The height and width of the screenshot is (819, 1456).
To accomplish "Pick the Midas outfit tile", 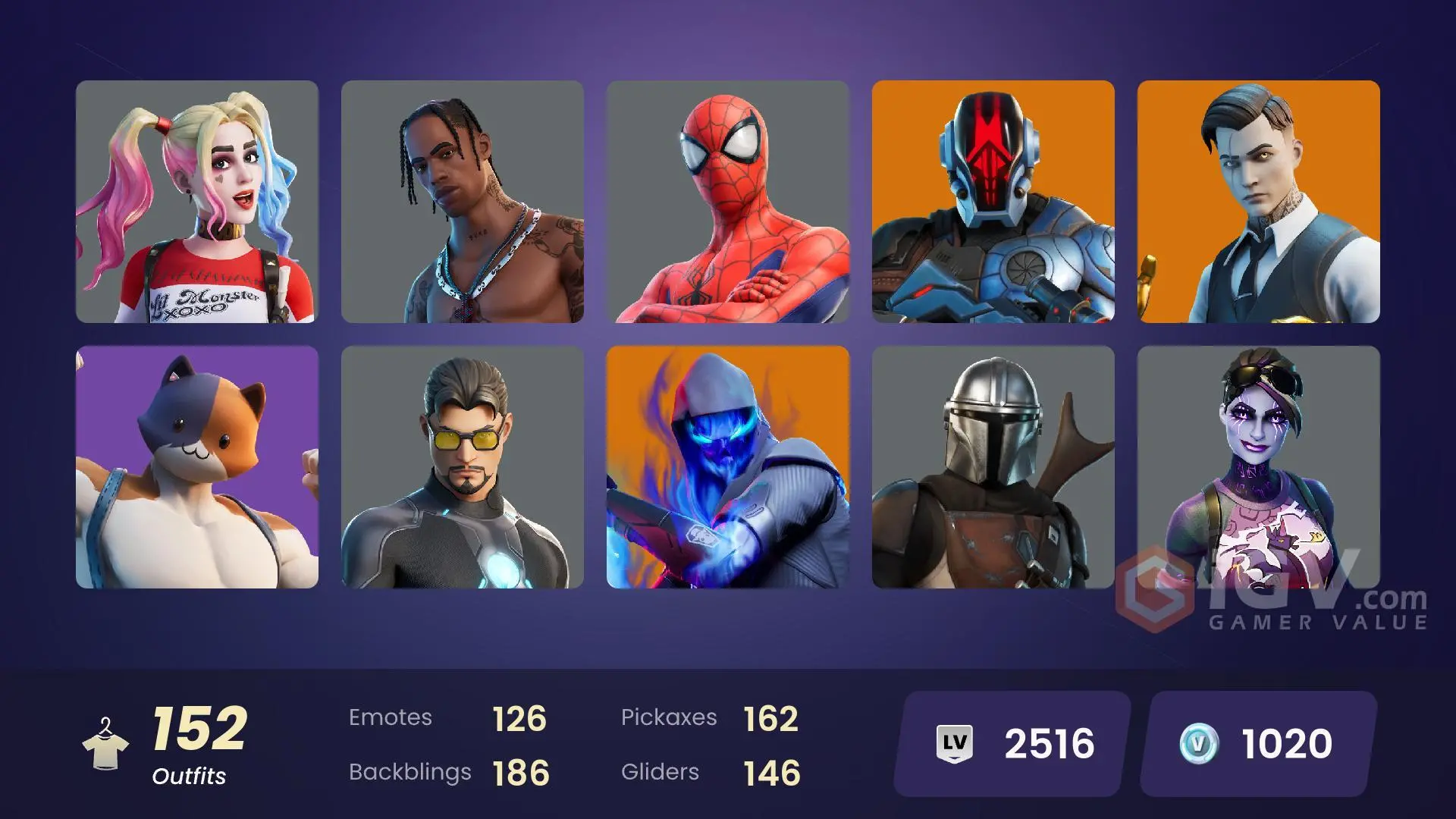I will [1259, 202].
